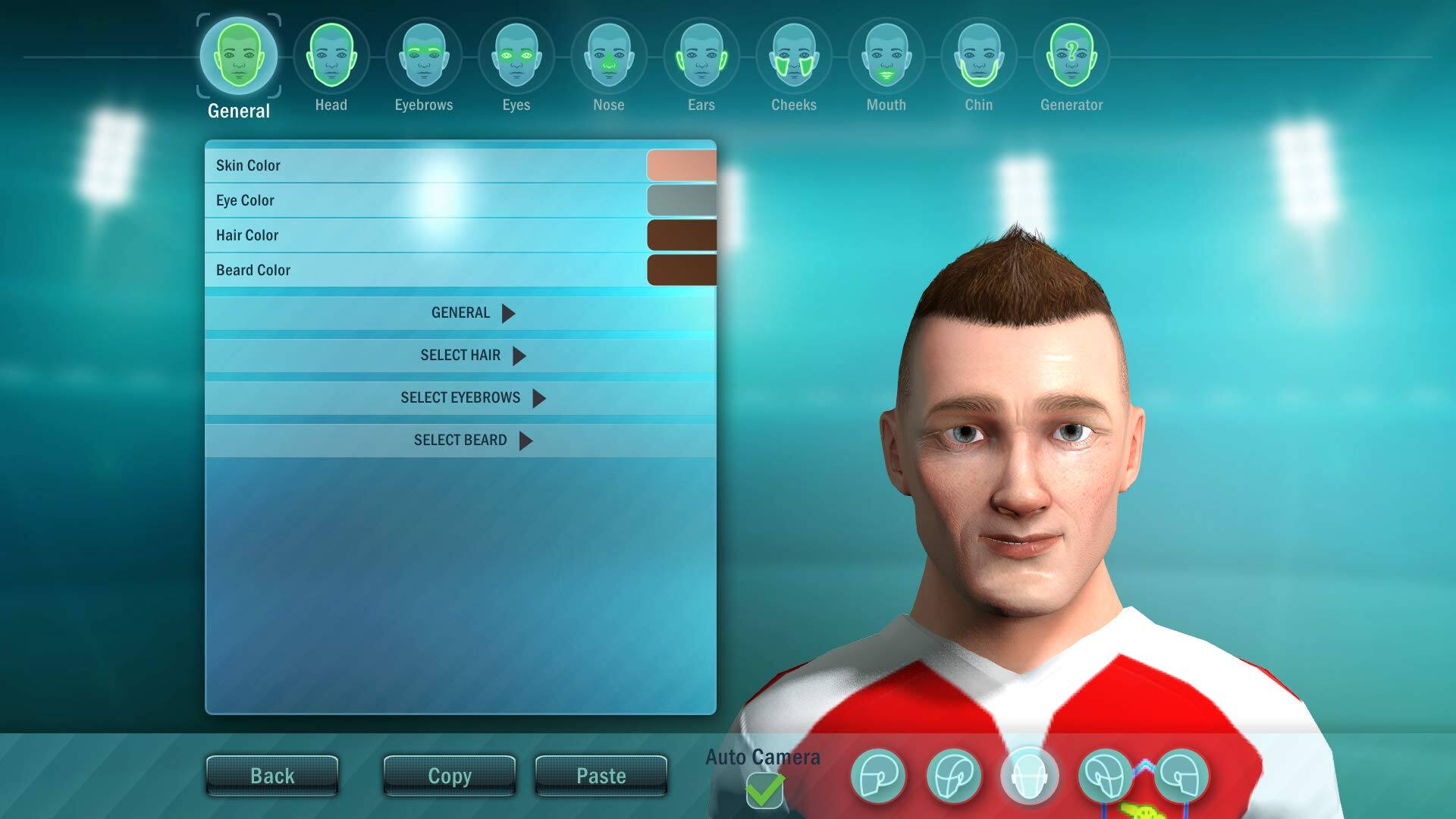Image resolution: width=1456 pixels, height=819 pixels.
Task: Open the Hair Color swatch
Action: pyautogui.click(x=681, y=235)
